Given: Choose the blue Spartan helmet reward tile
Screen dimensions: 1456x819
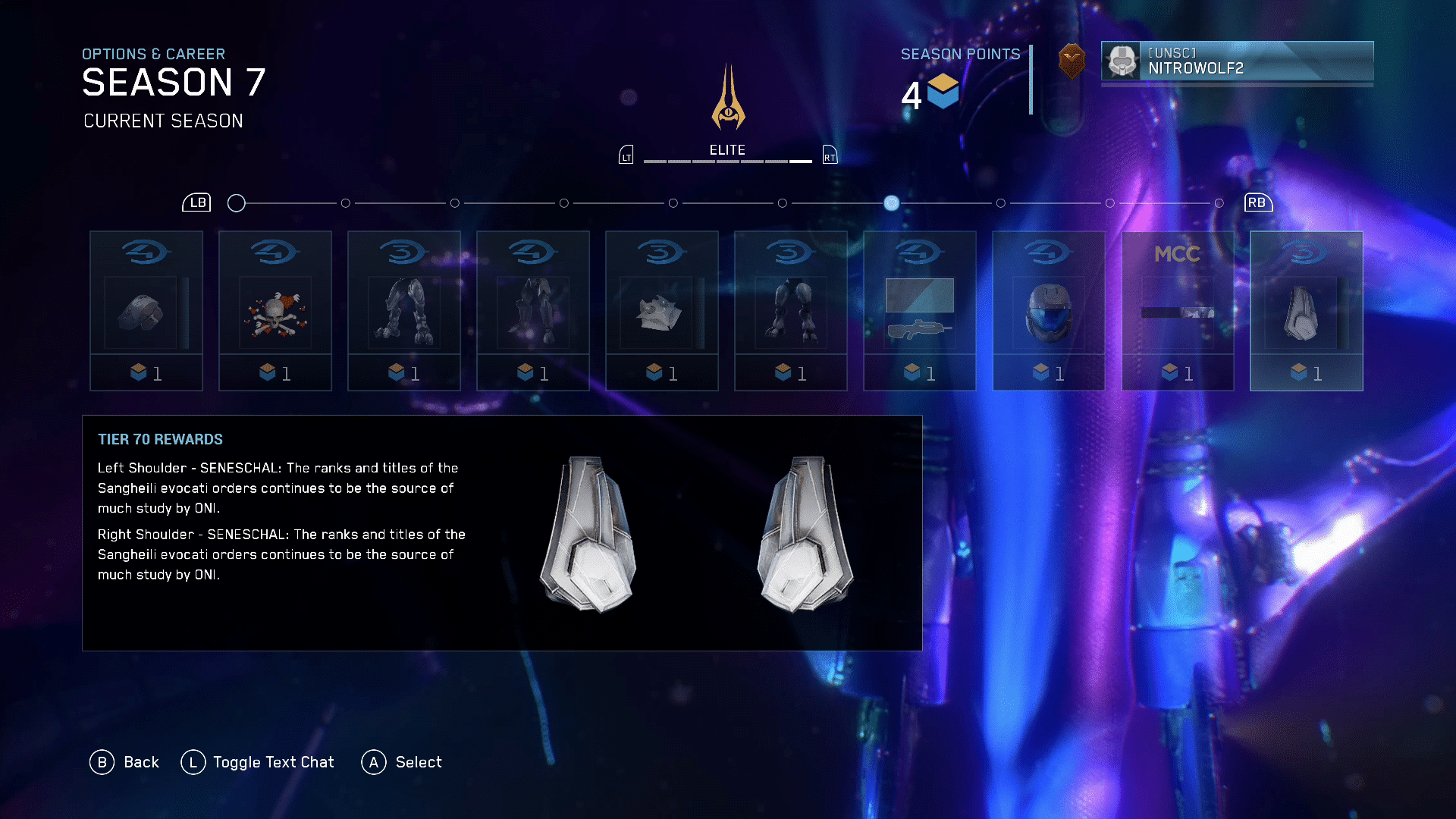Looking at the screenshot, I should point(1049,311).
